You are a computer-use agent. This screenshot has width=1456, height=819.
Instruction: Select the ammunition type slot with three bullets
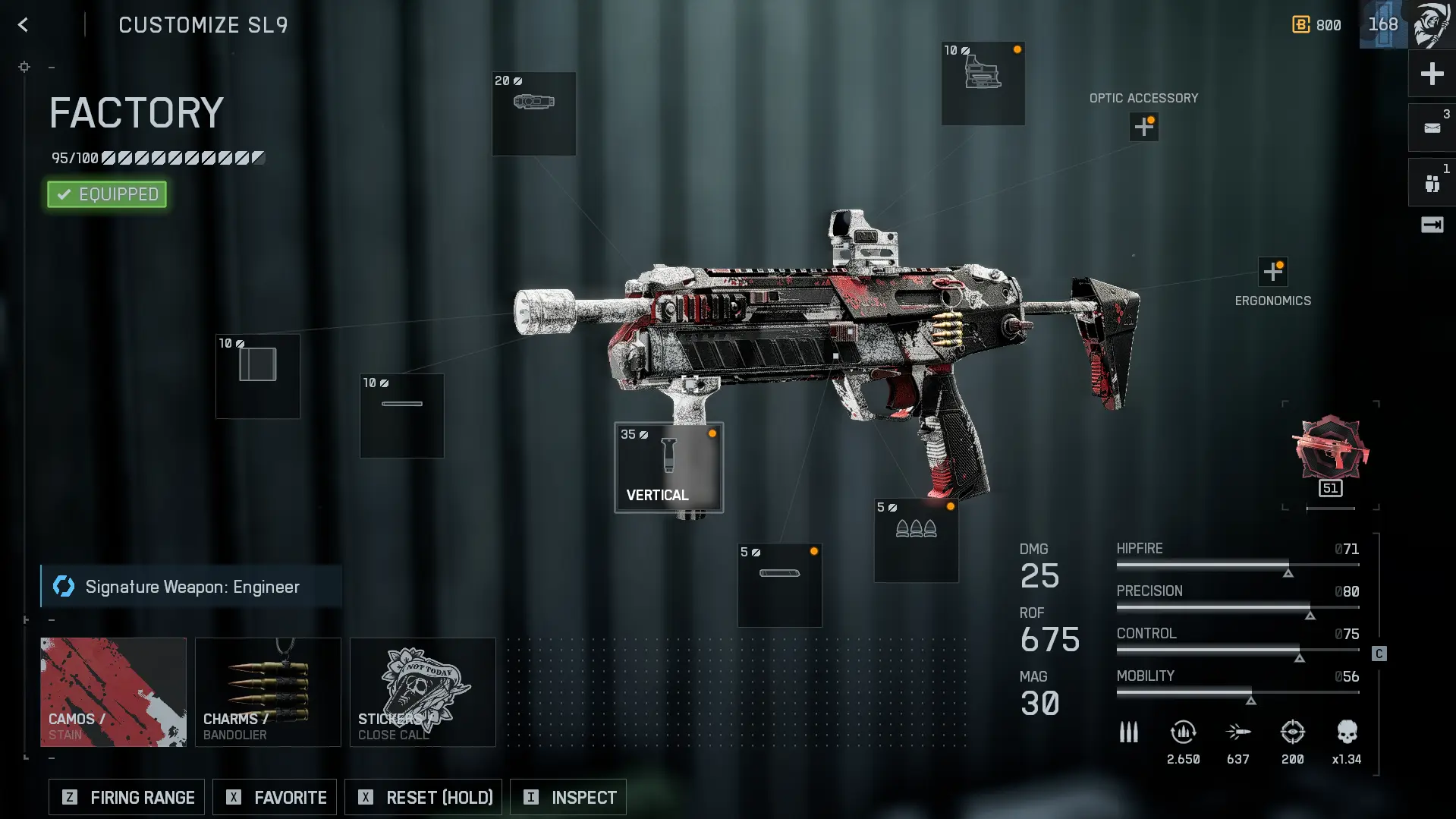916,540
